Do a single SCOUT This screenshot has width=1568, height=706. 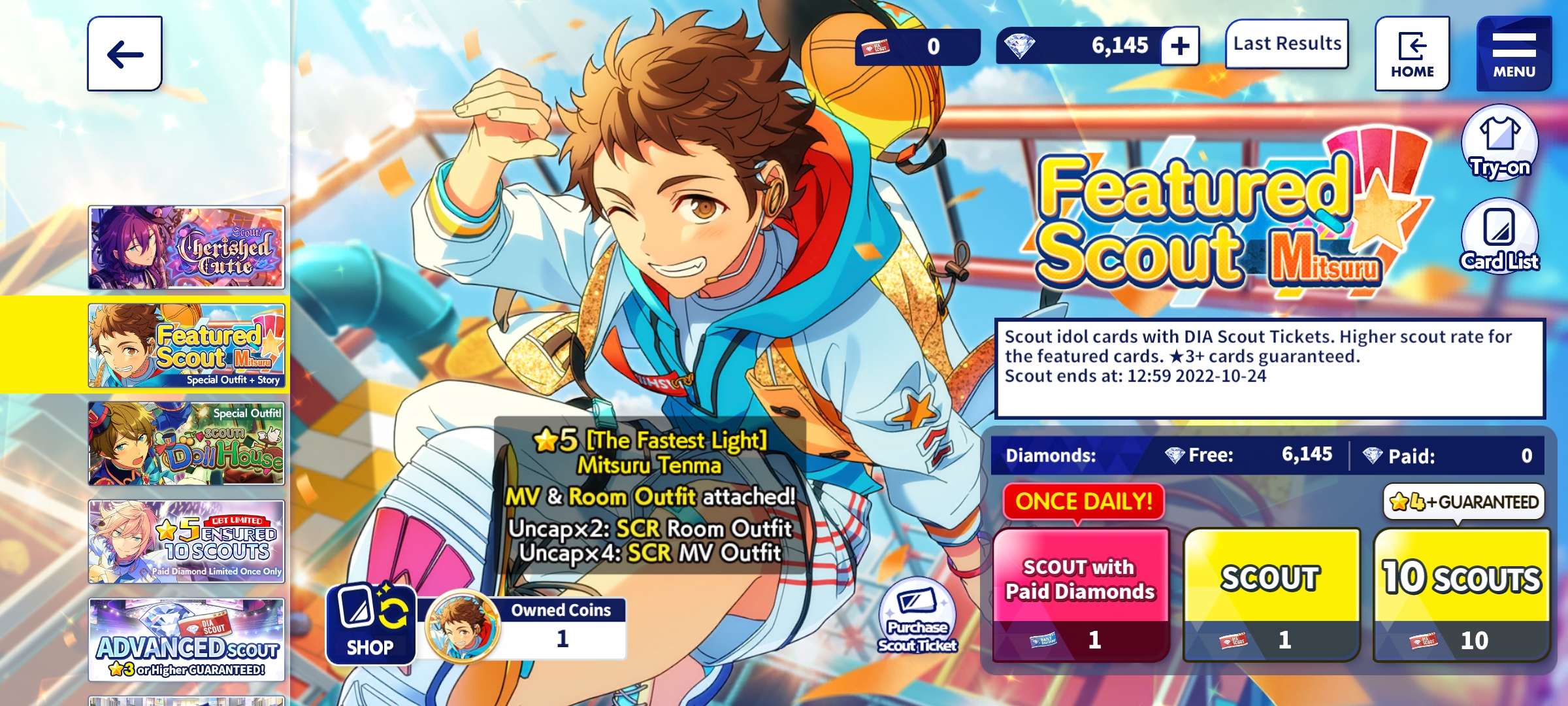[1271, 594]
